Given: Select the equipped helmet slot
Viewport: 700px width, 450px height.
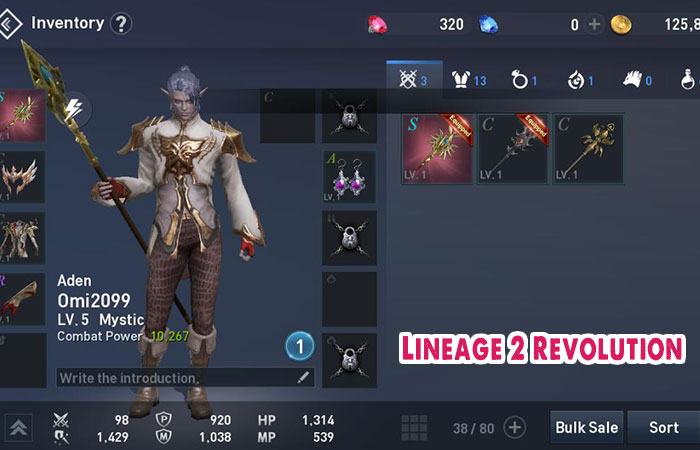Looking at the screenshot, I should [x=22, y=178].
